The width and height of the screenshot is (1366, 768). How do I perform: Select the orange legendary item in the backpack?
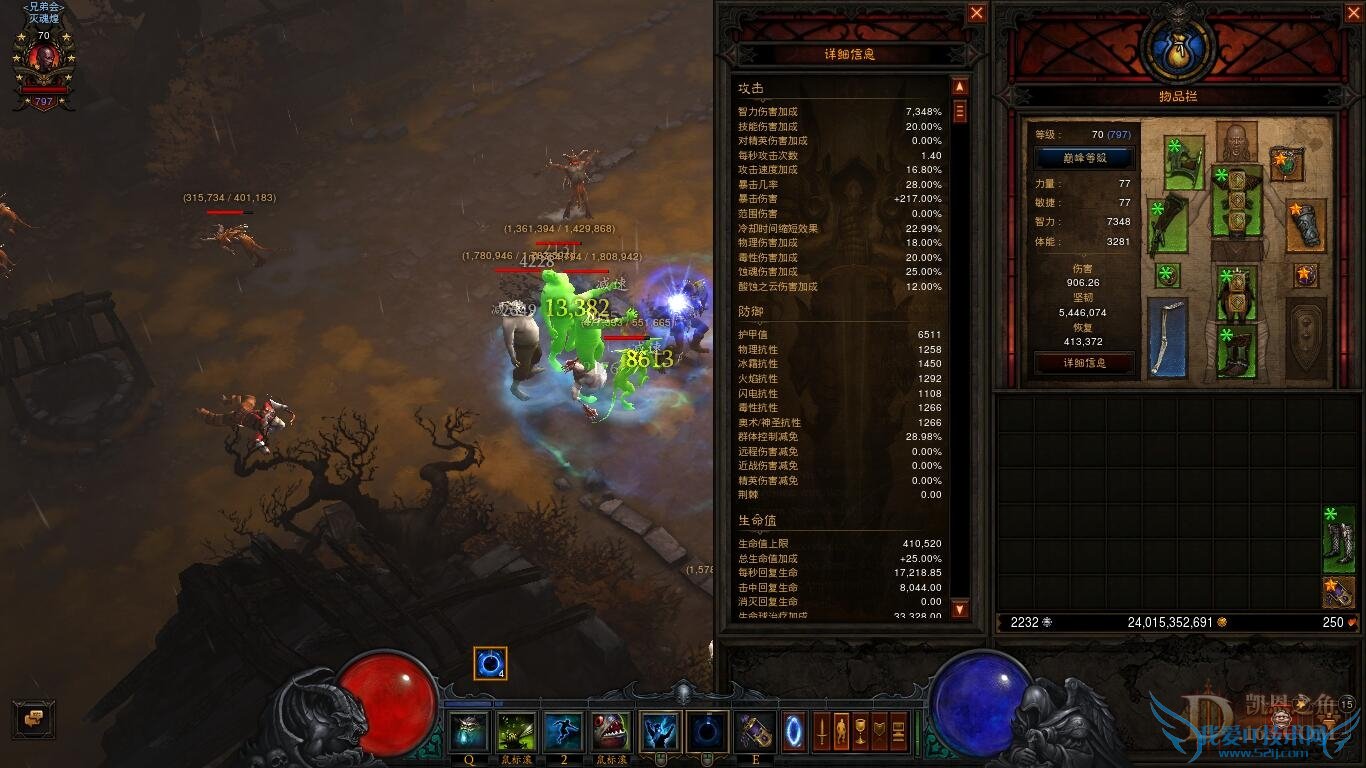1338,592
